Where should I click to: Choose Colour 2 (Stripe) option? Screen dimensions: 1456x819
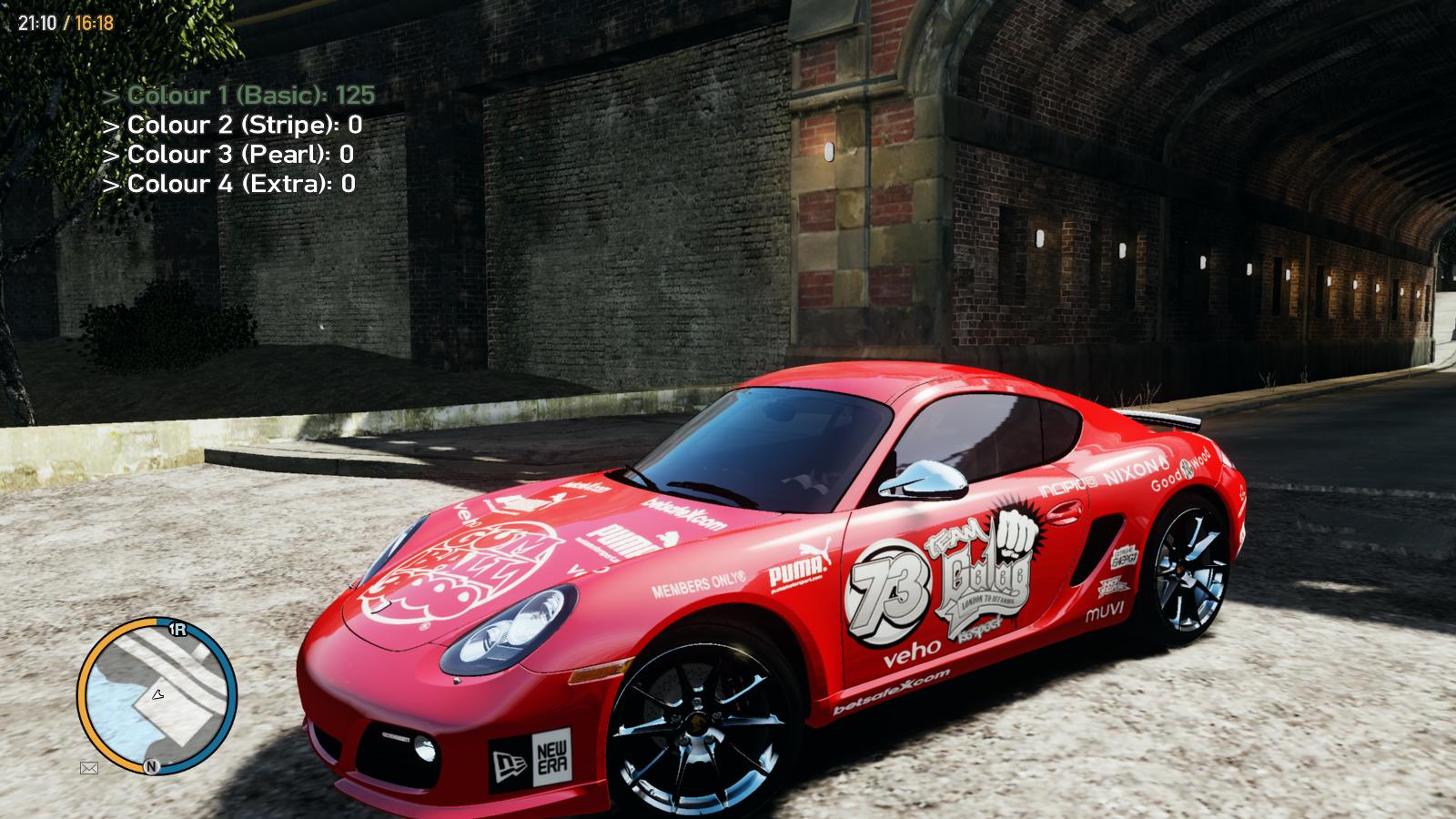(232, 125)
